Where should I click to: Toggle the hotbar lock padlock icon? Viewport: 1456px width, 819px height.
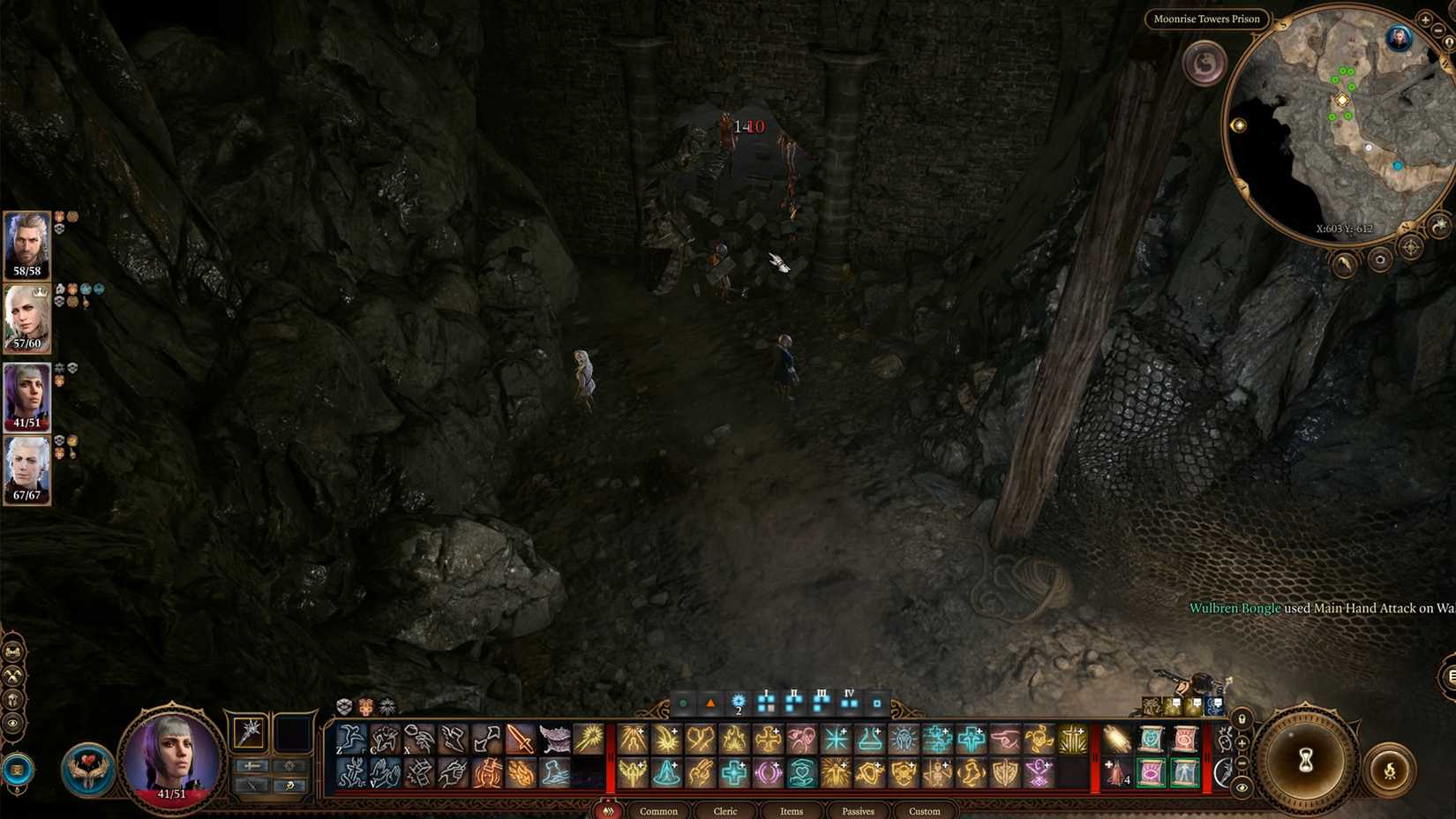click(1242, 718)
